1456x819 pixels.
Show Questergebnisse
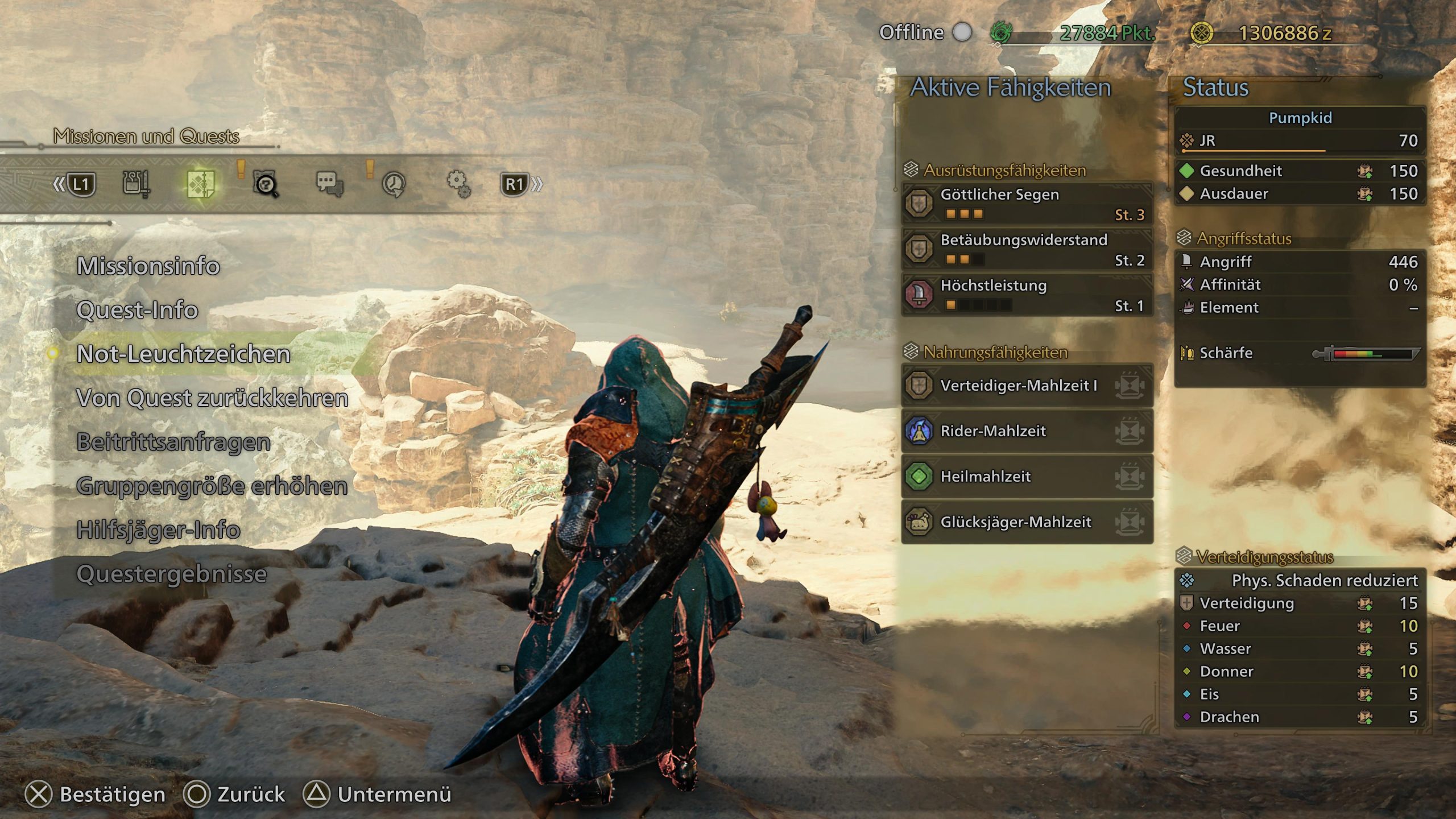(x=171, y=574)
